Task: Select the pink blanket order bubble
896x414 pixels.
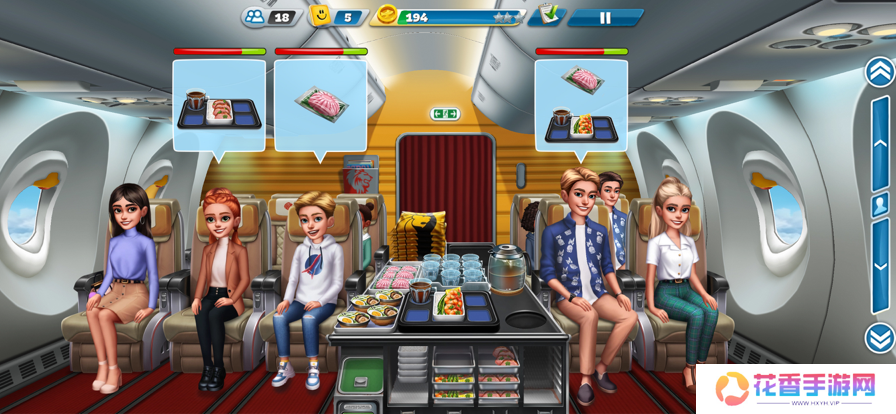Action: click(x=320, y=104)
